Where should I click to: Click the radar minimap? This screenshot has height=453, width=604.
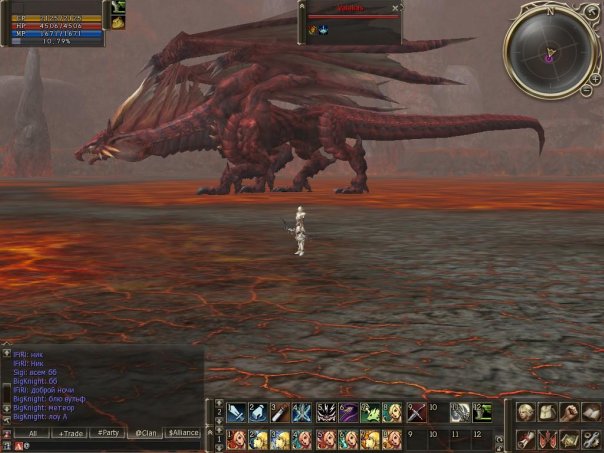pos(548,49)
